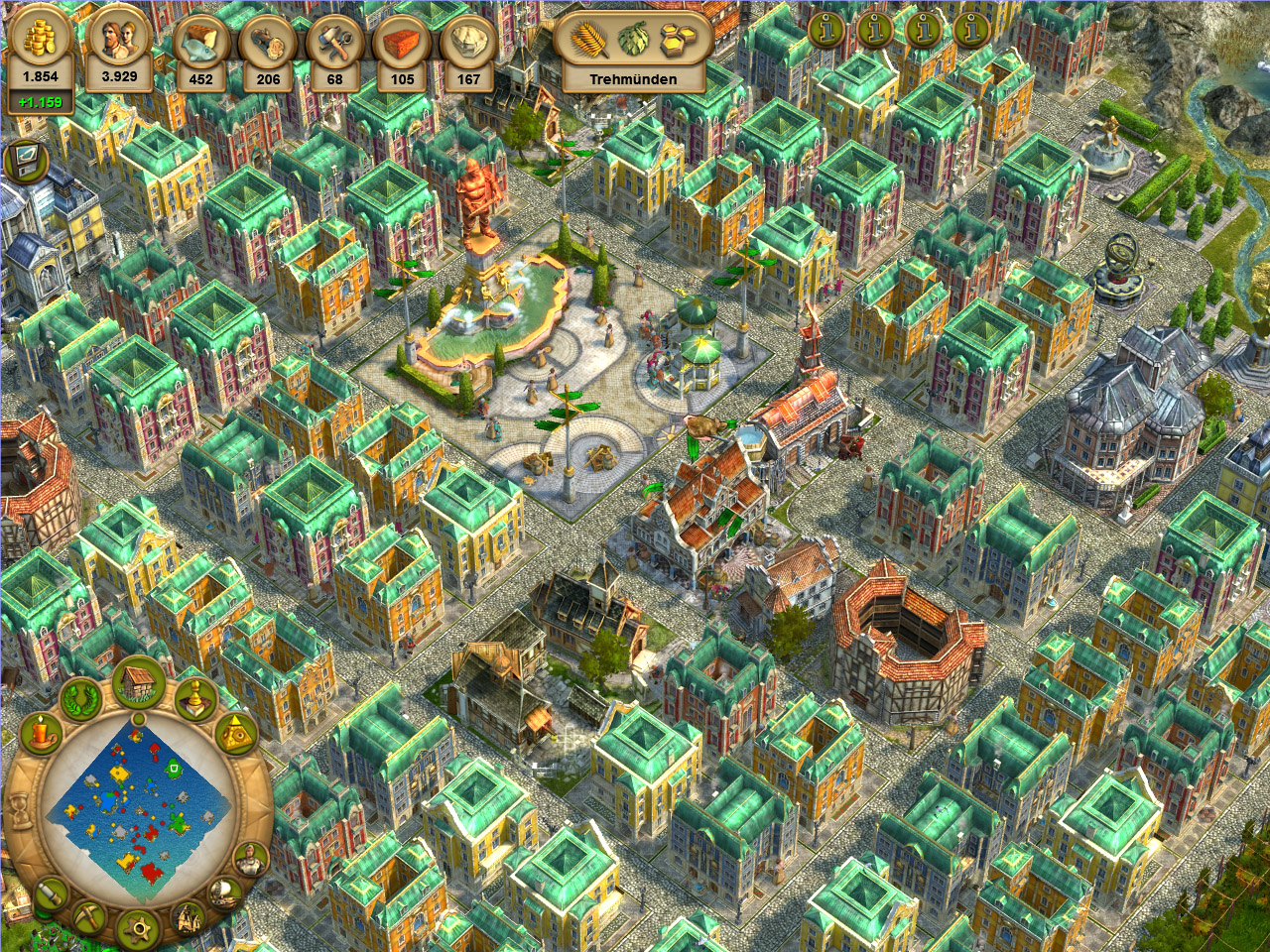Open the house construction menu

point(139,682)
